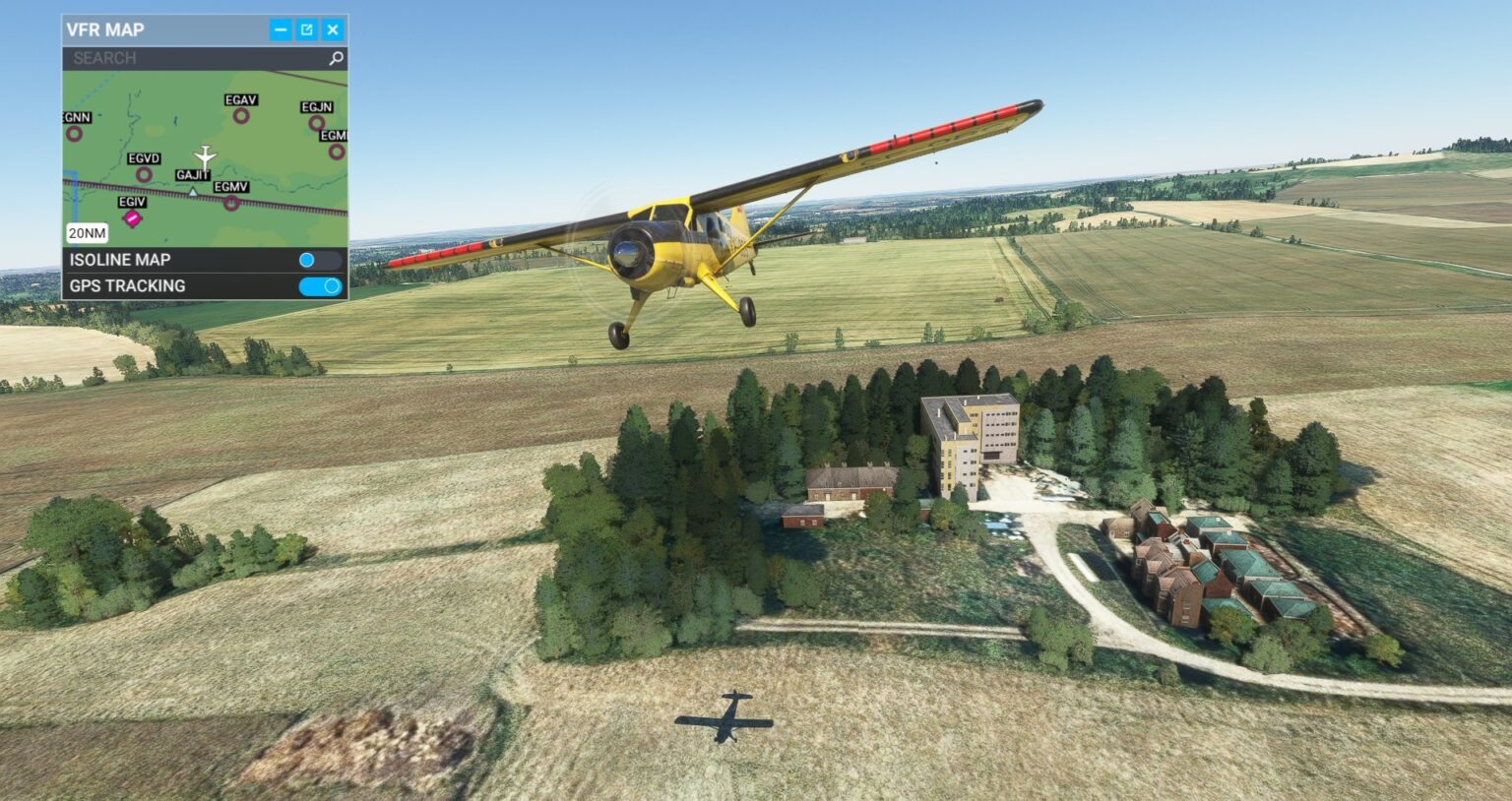Viewport: 1512px width, 801px height.
Task: Enable the ISOLINE MAP toggle
Action: tap(322, 260)
